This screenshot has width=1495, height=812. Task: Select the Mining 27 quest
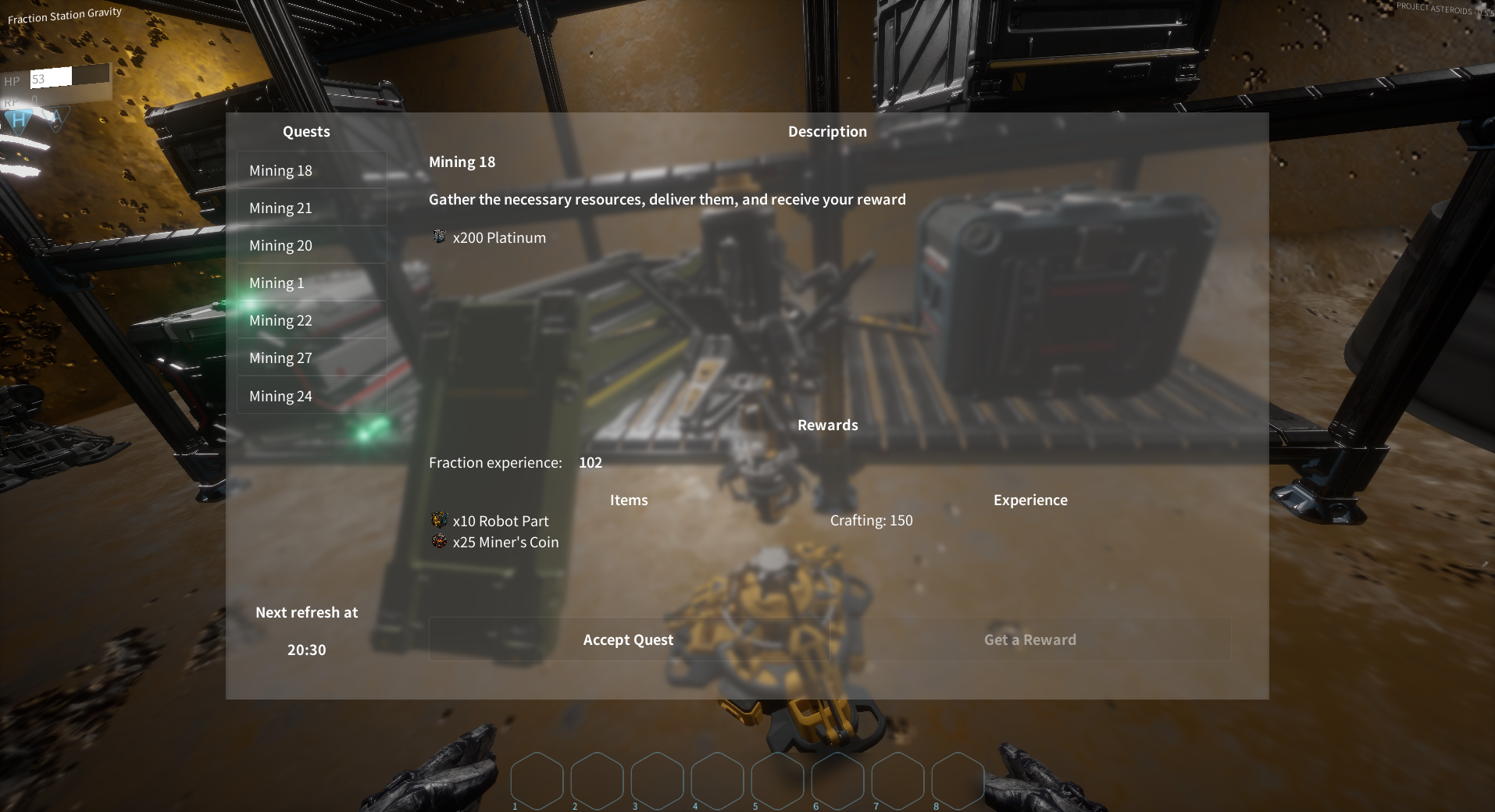tap(311, 358)
